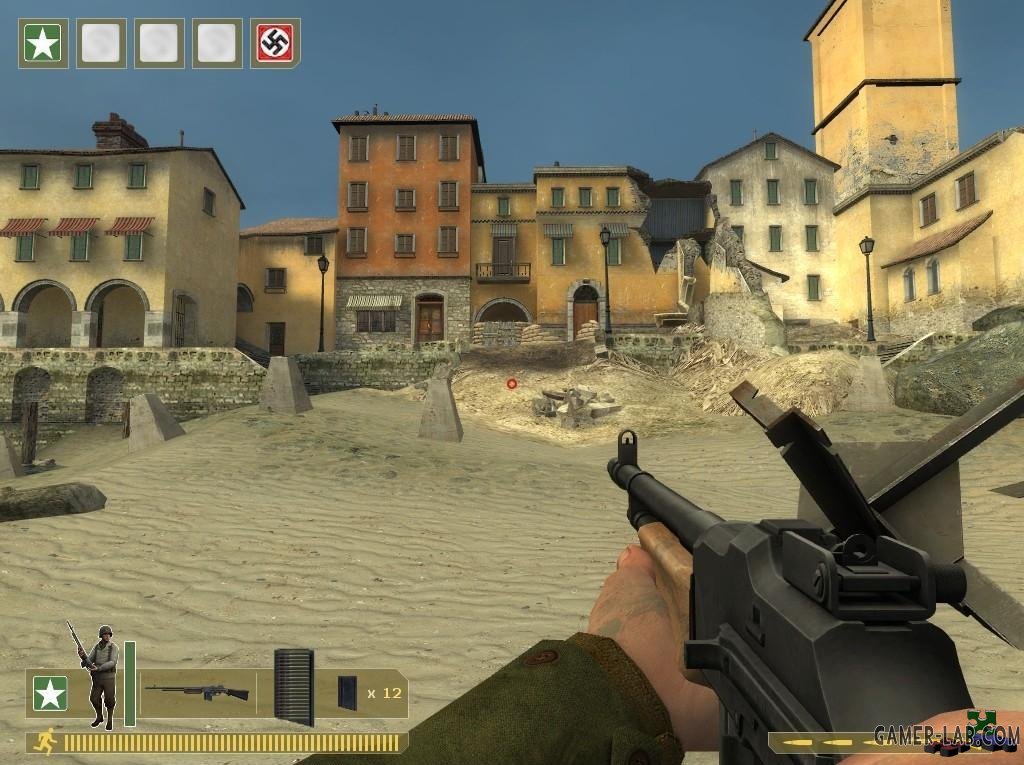Select the Axis-held capture point flag
Viewport: 1024px width, 765px height.
coord(275,44)
